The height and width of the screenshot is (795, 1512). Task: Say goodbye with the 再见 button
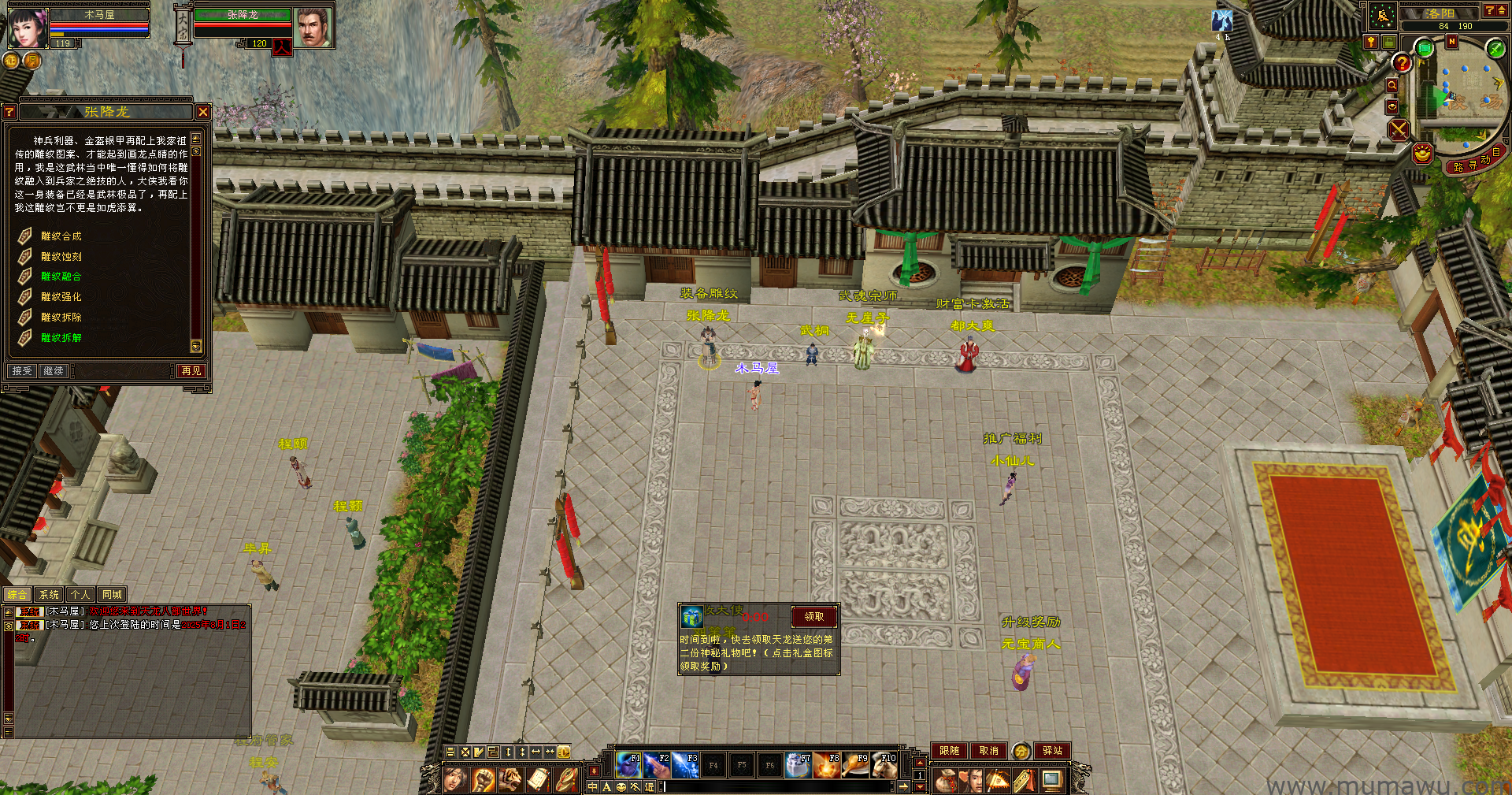coord(191,371)
